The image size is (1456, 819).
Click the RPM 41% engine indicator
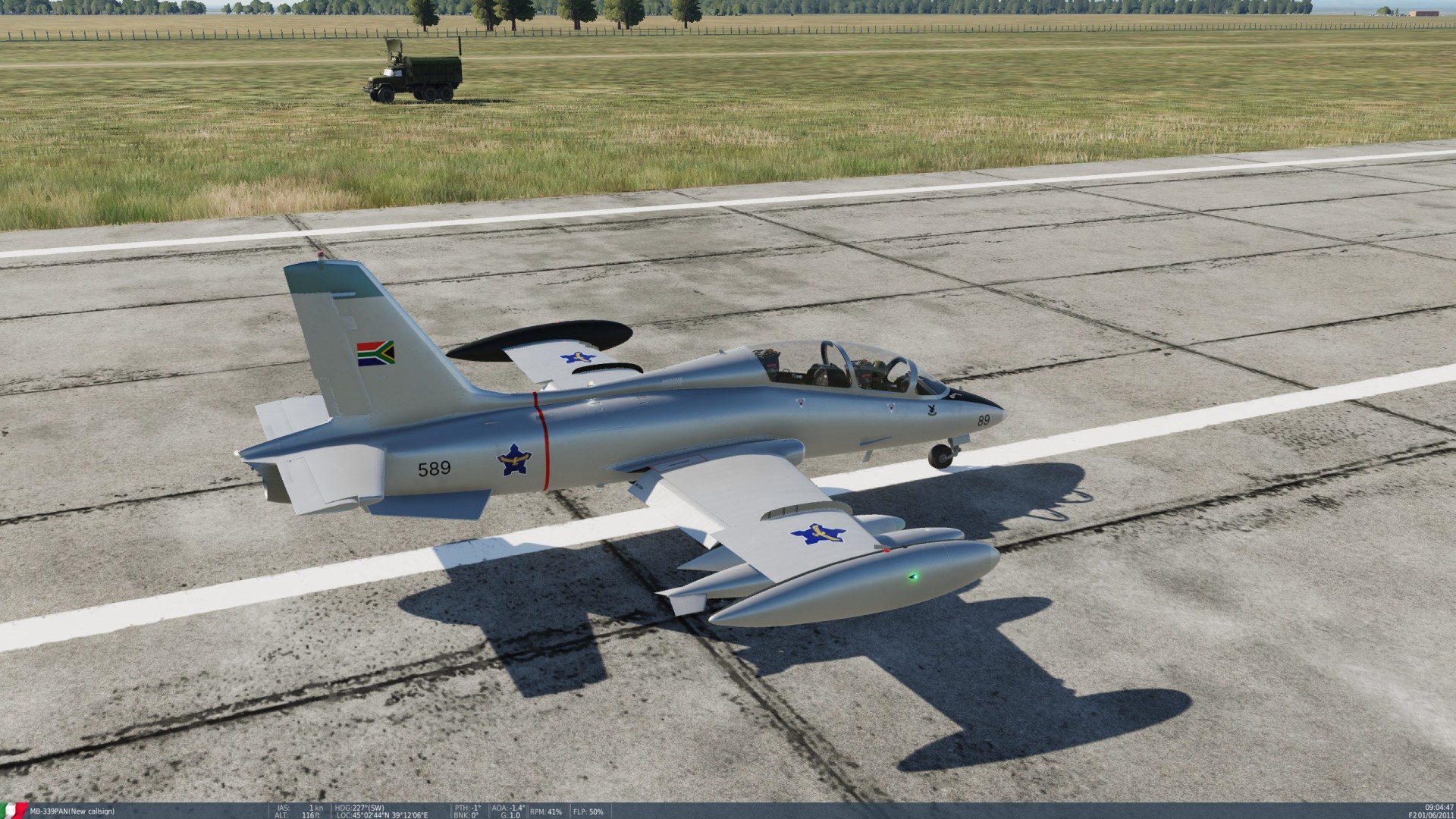548,811
